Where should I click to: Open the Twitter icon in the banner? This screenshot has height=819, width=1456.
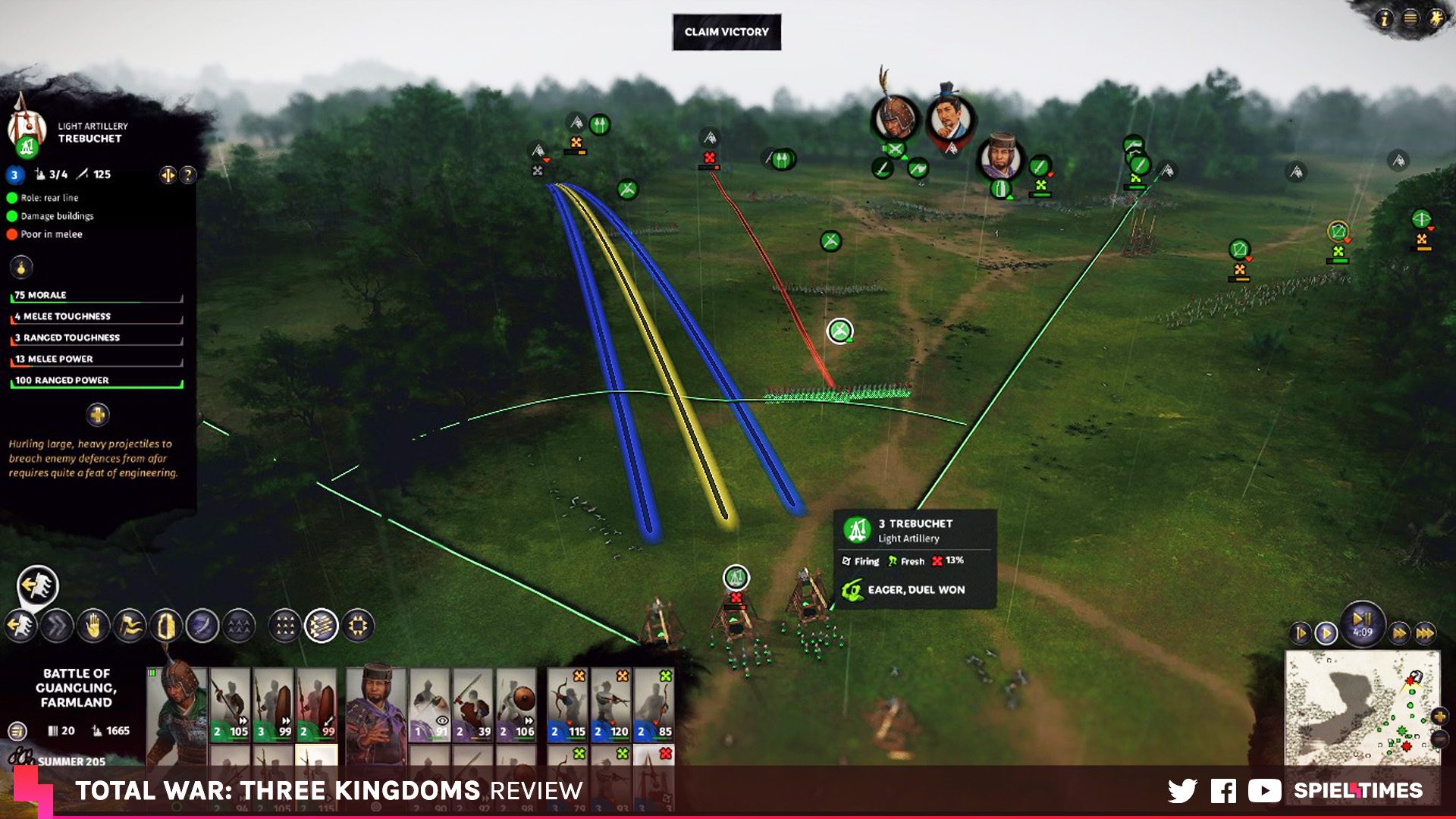tap(1181, 791)
